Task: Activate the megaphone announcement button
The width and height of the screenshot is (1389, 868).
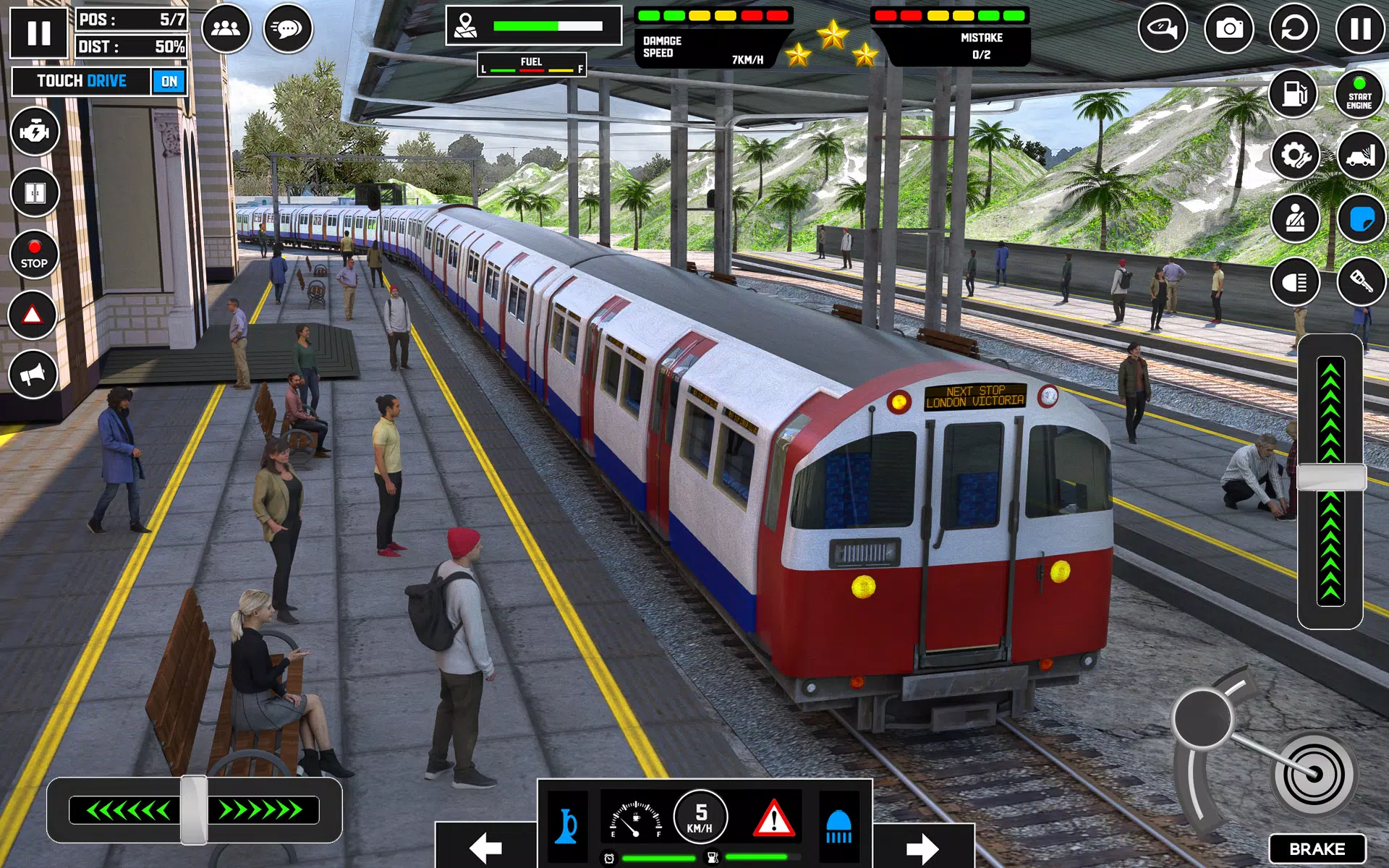Action: coord(33,374)
